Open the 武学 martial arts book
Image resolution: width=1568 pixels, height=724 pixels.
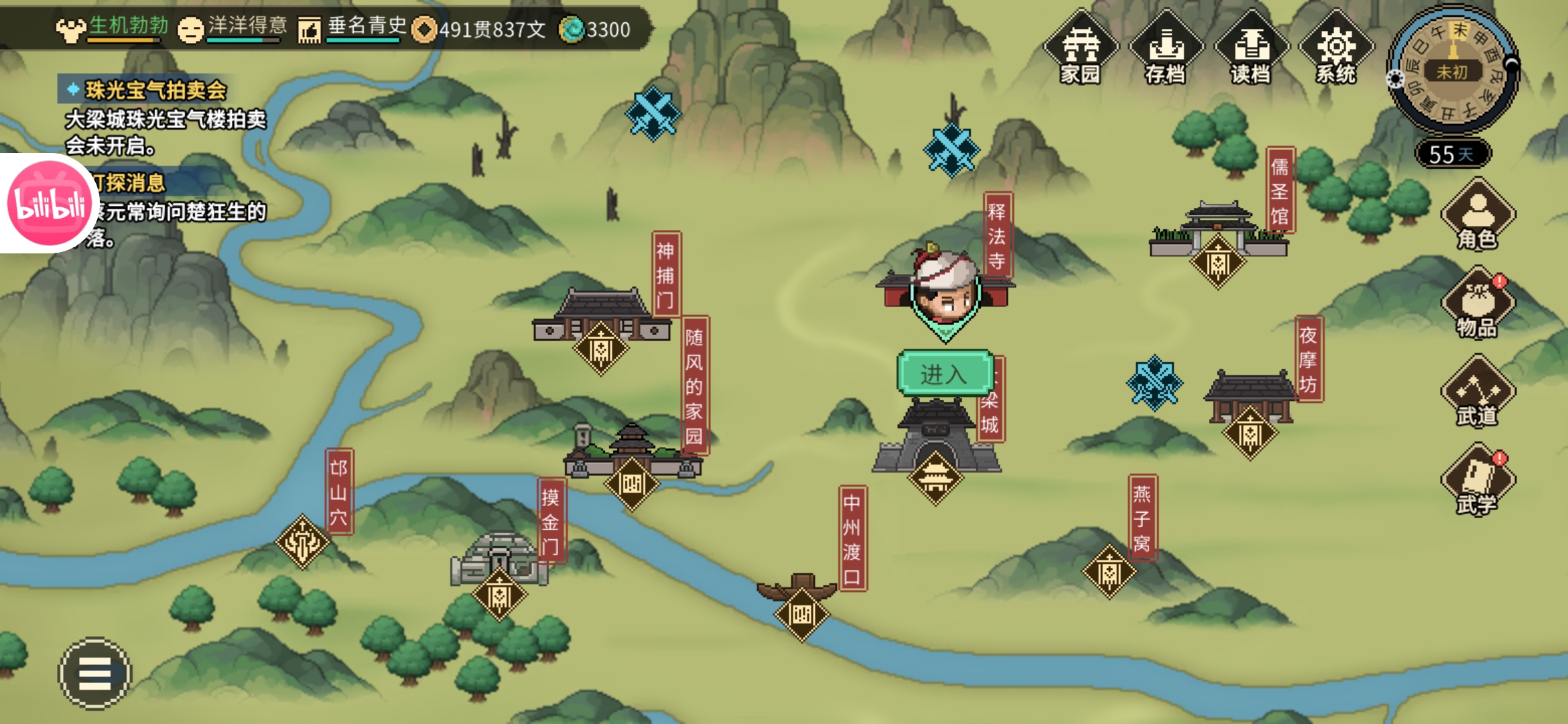click(x=1478, y=481)
